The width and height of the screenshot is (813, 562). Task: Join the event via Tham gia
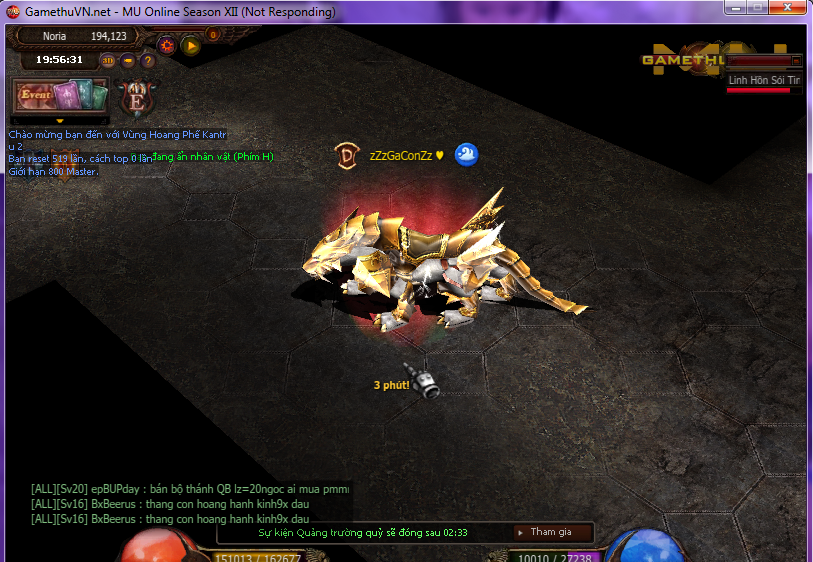(552, 532)
